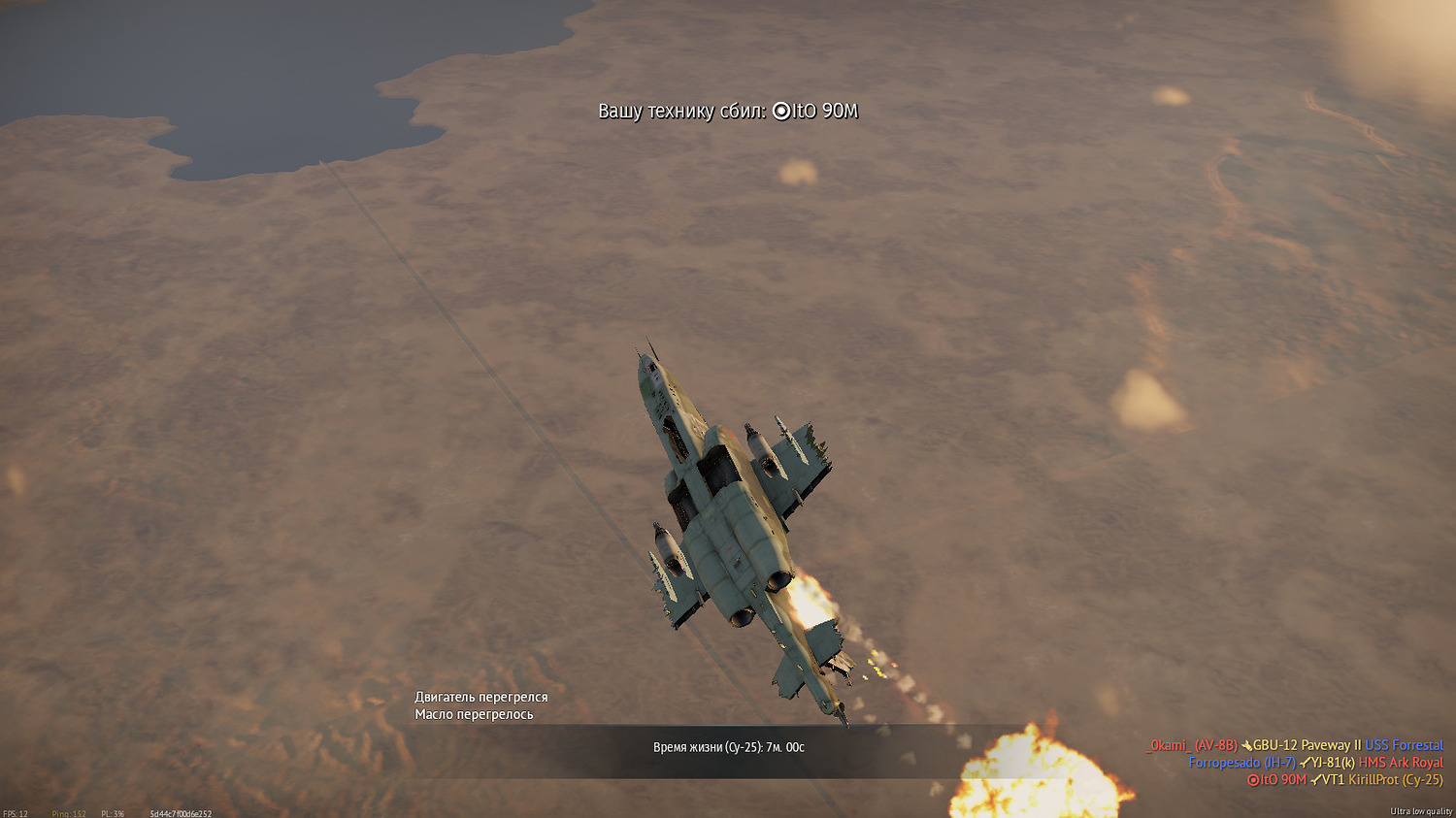The image size is (1456, 818).
Task: Click Forropesado (JH-7) in the feed
Action: (x=1244, y=763)
